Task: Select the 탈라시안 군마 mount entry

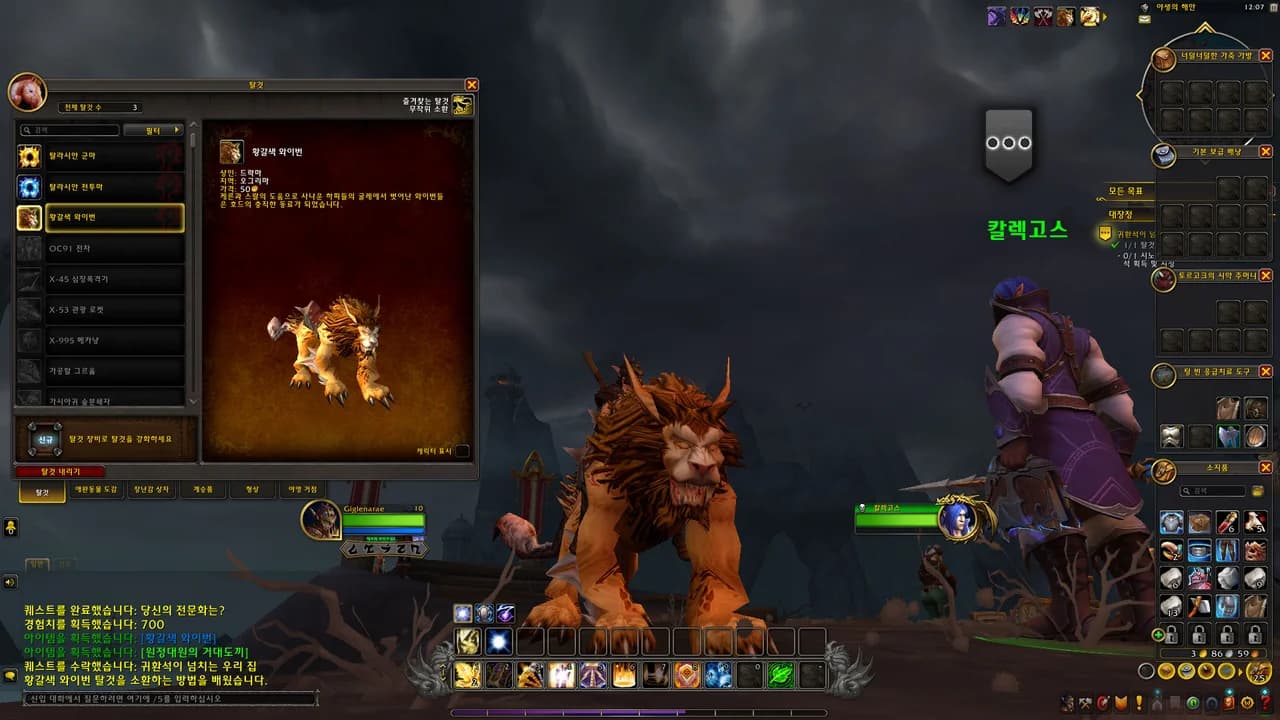Action: point(100,156)
